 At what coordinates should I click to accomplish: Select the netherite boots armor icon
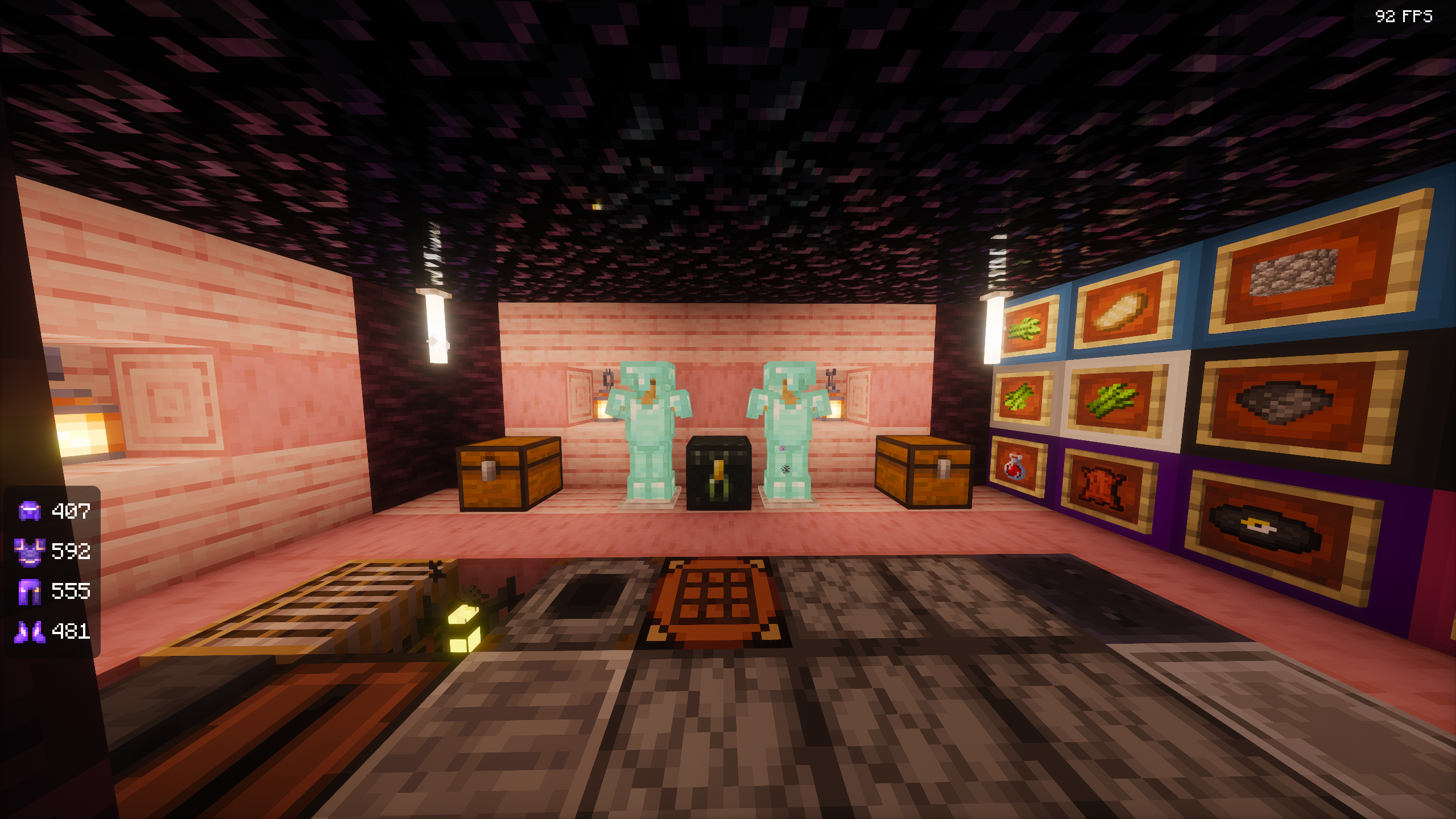tap(30, 631)
